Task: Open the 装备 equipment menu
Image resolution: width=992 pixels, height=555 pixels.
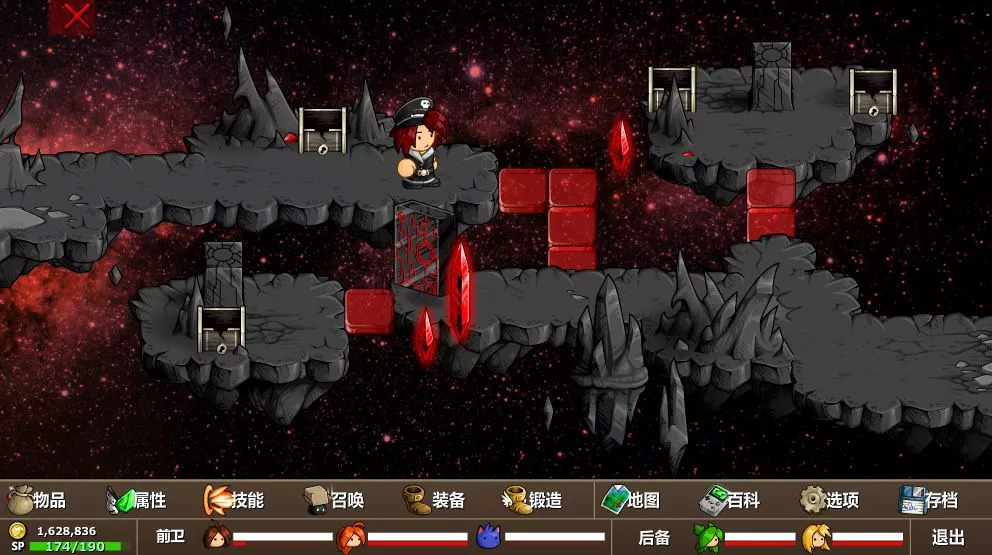Action: click(434, 500)
